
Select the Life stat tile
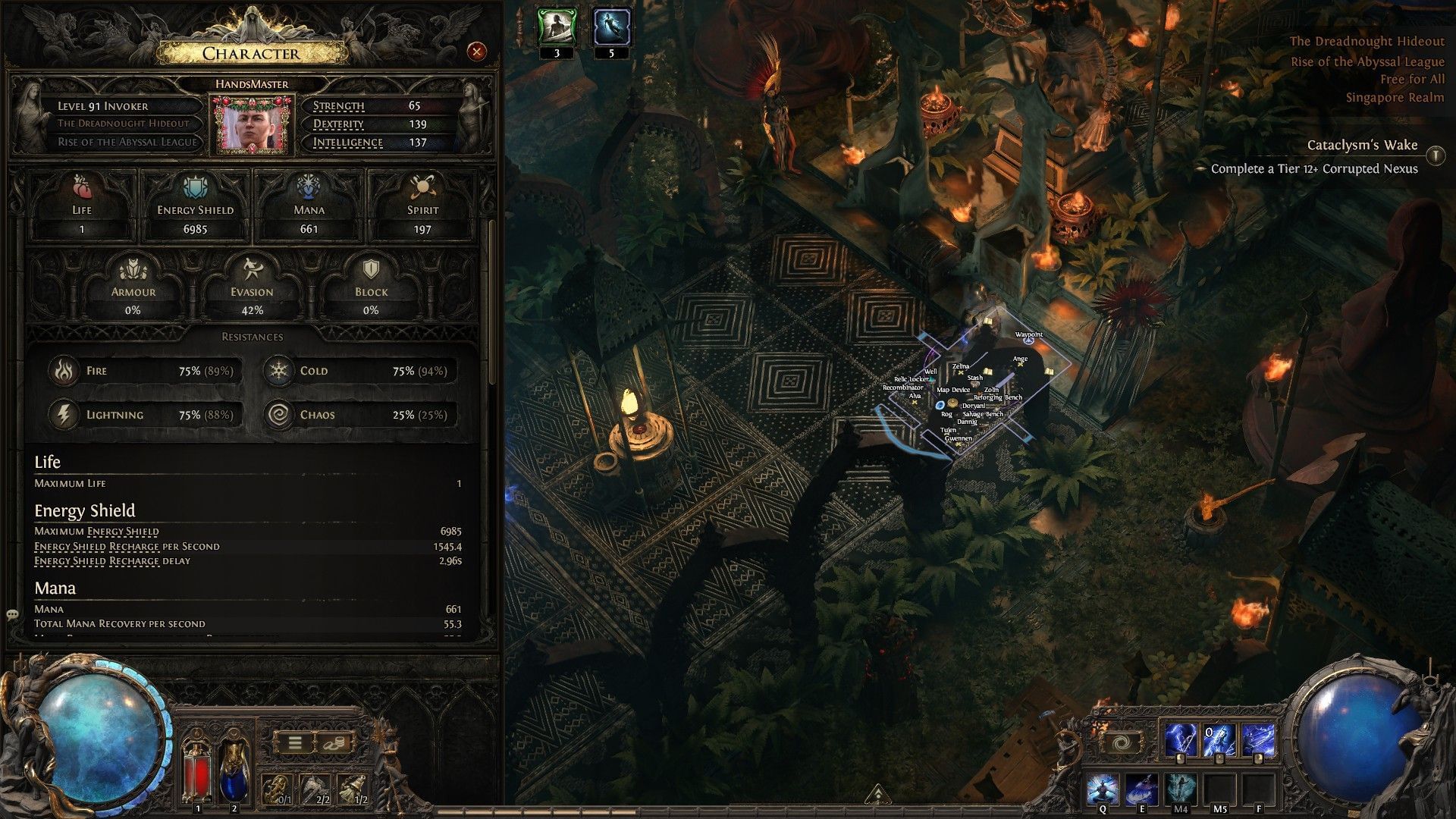click(82, 206)
